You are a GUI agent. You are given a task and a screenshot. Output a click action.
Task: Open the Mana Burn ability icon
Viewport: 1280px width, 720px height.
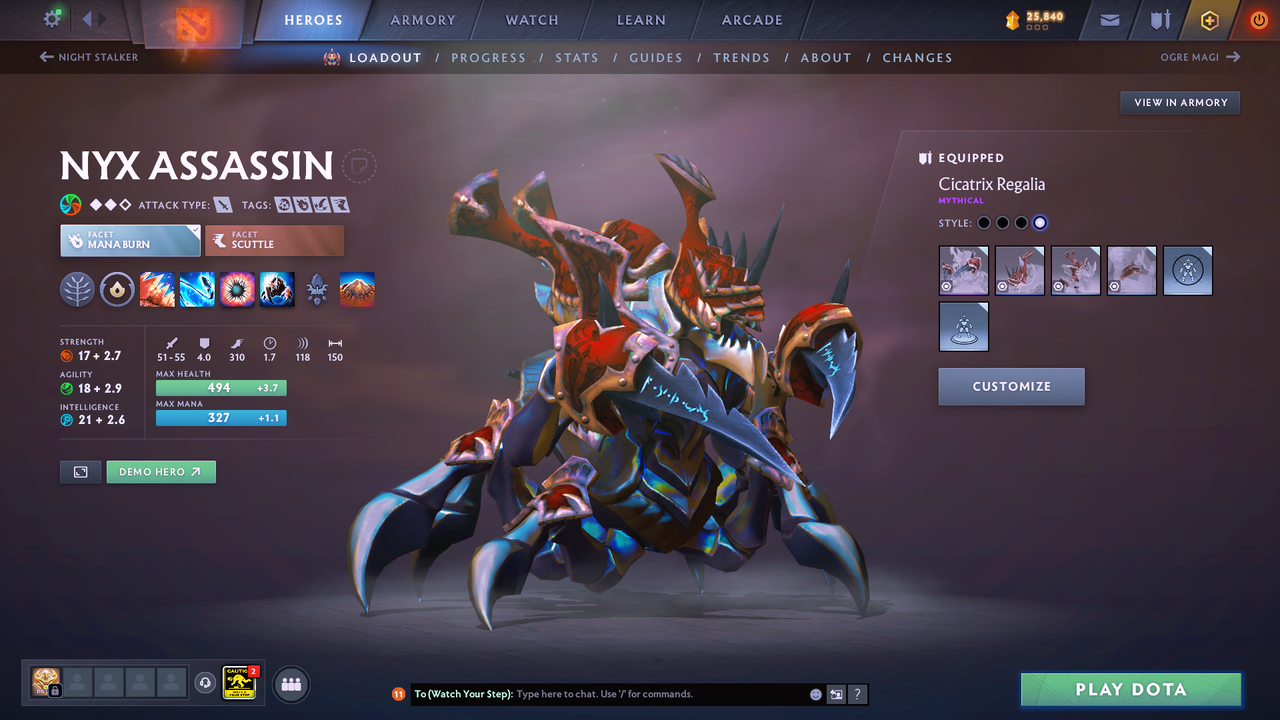197,289
